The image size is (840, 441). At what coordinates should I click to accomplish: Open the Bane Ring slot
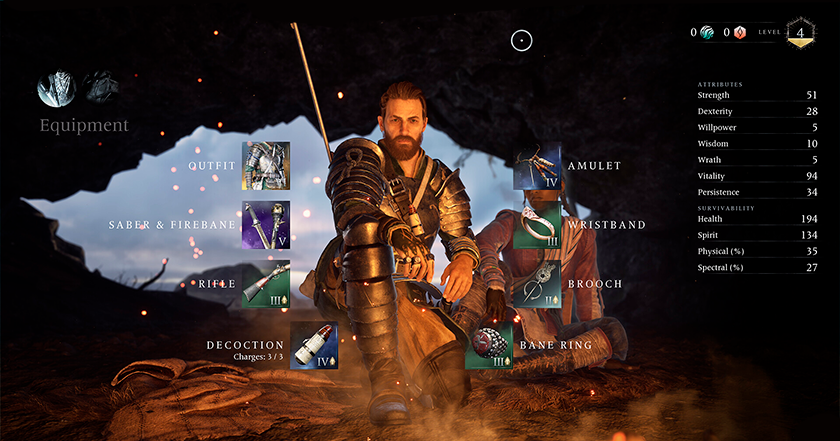click(489, 346)
